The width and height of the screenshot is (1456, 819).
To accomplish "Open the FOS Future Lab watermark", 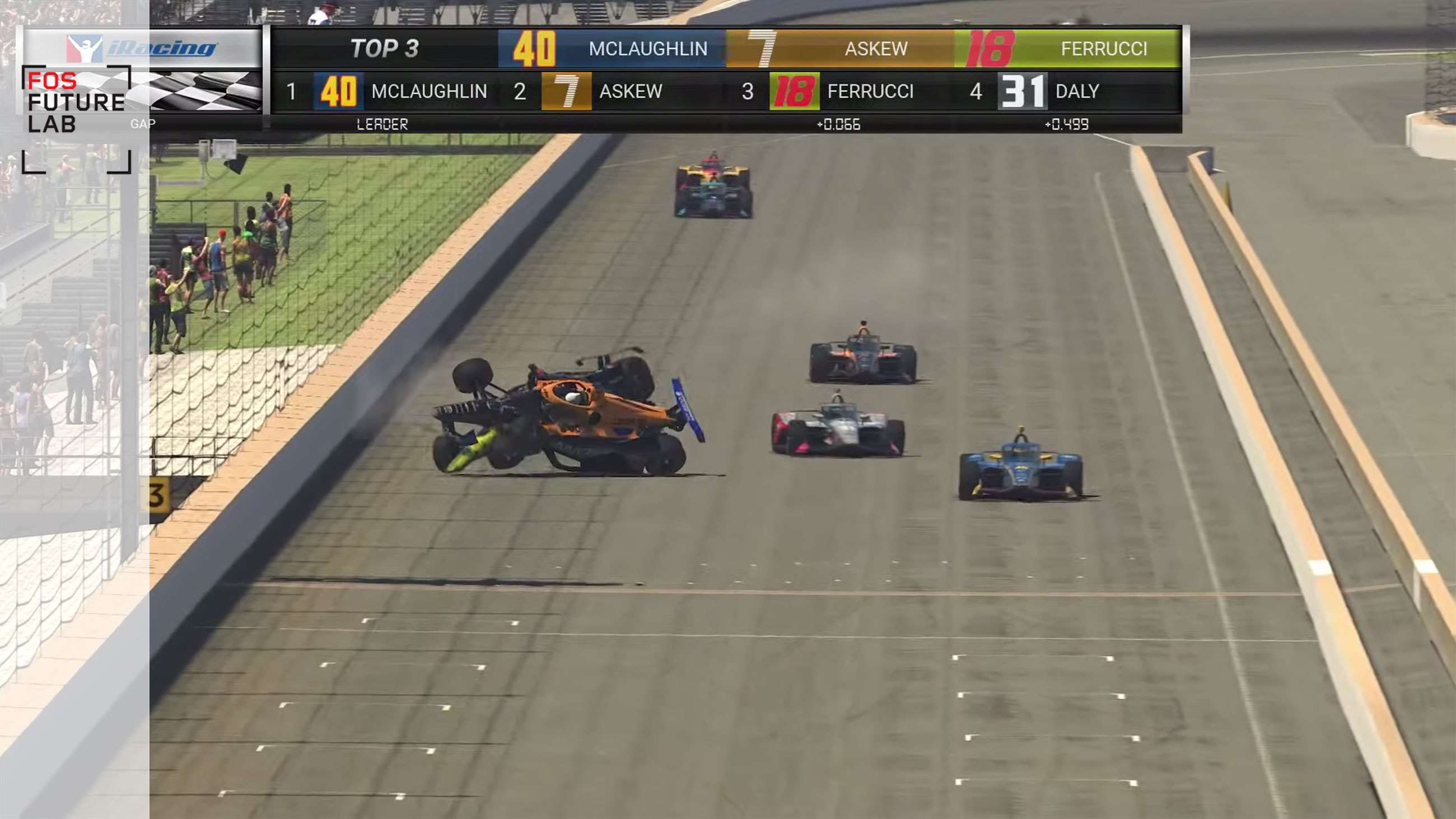I will (76, 103).
